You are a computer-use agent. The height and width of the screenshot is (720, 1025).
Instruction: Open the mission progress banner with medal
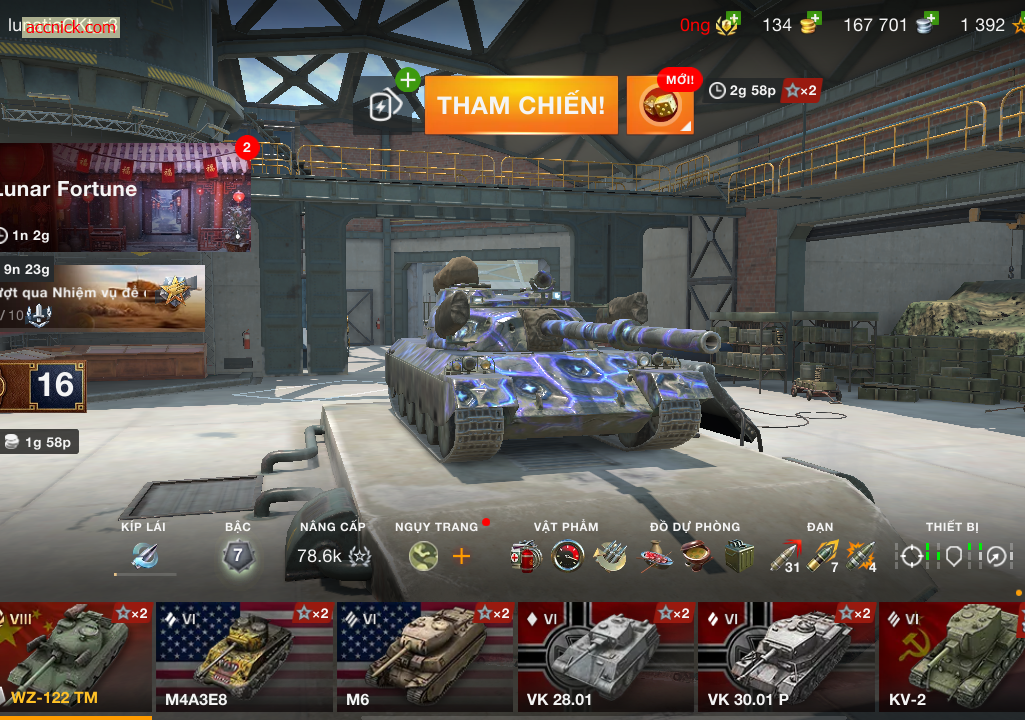pos(105,296)
